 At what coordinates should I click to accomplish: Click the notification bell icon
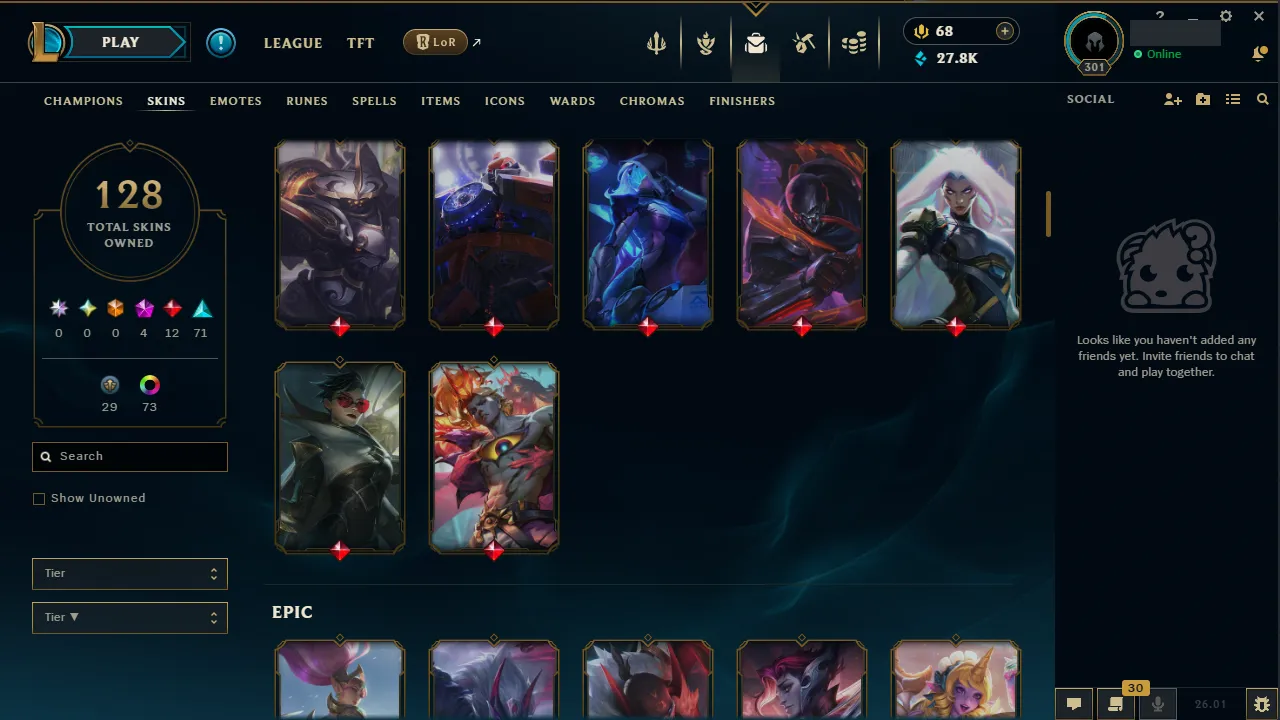coord(1260,53)
